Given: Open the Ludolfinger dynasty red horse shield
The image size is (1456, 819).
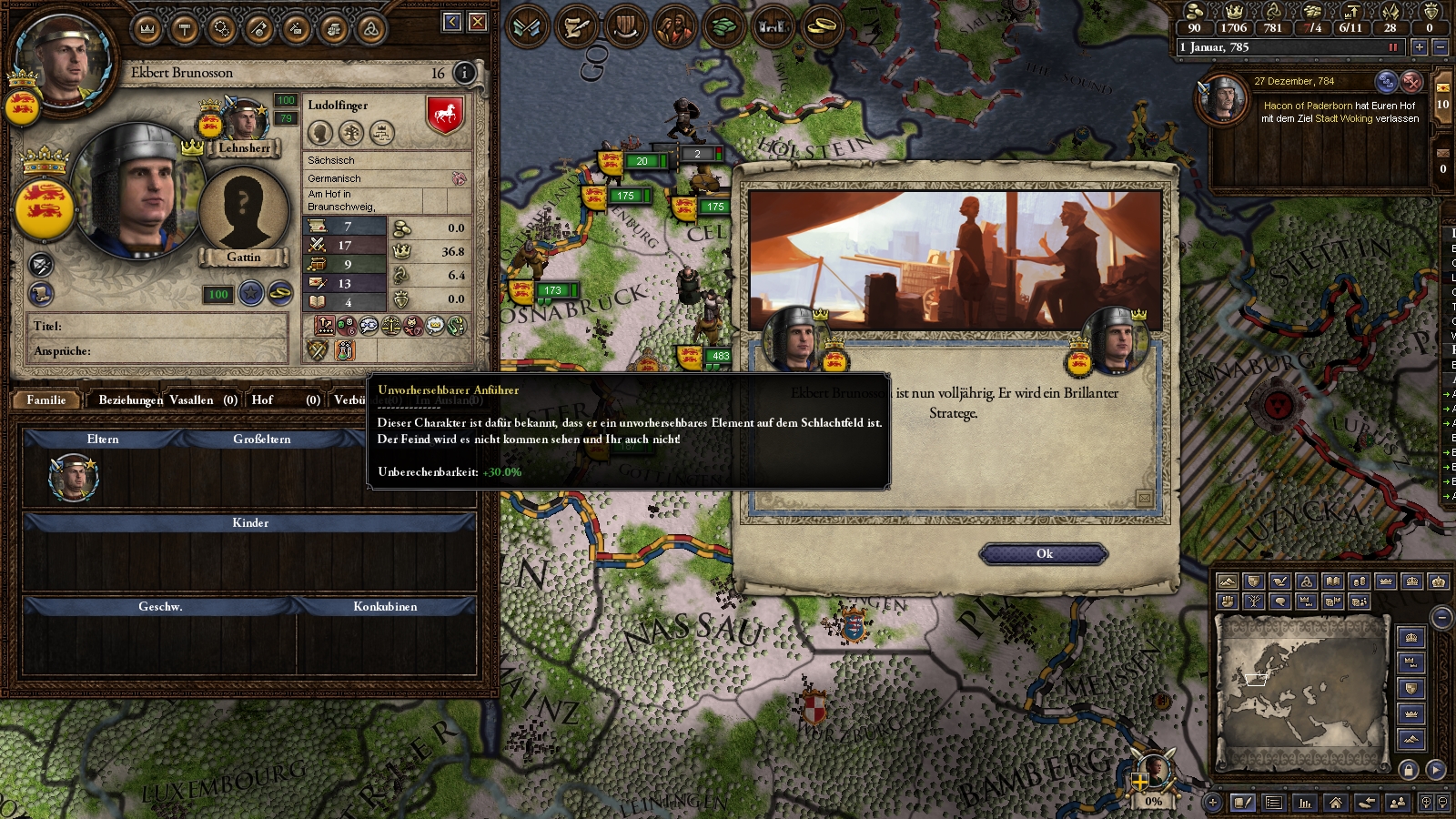Looking at the screenshot, I should [x=445, y=116].
